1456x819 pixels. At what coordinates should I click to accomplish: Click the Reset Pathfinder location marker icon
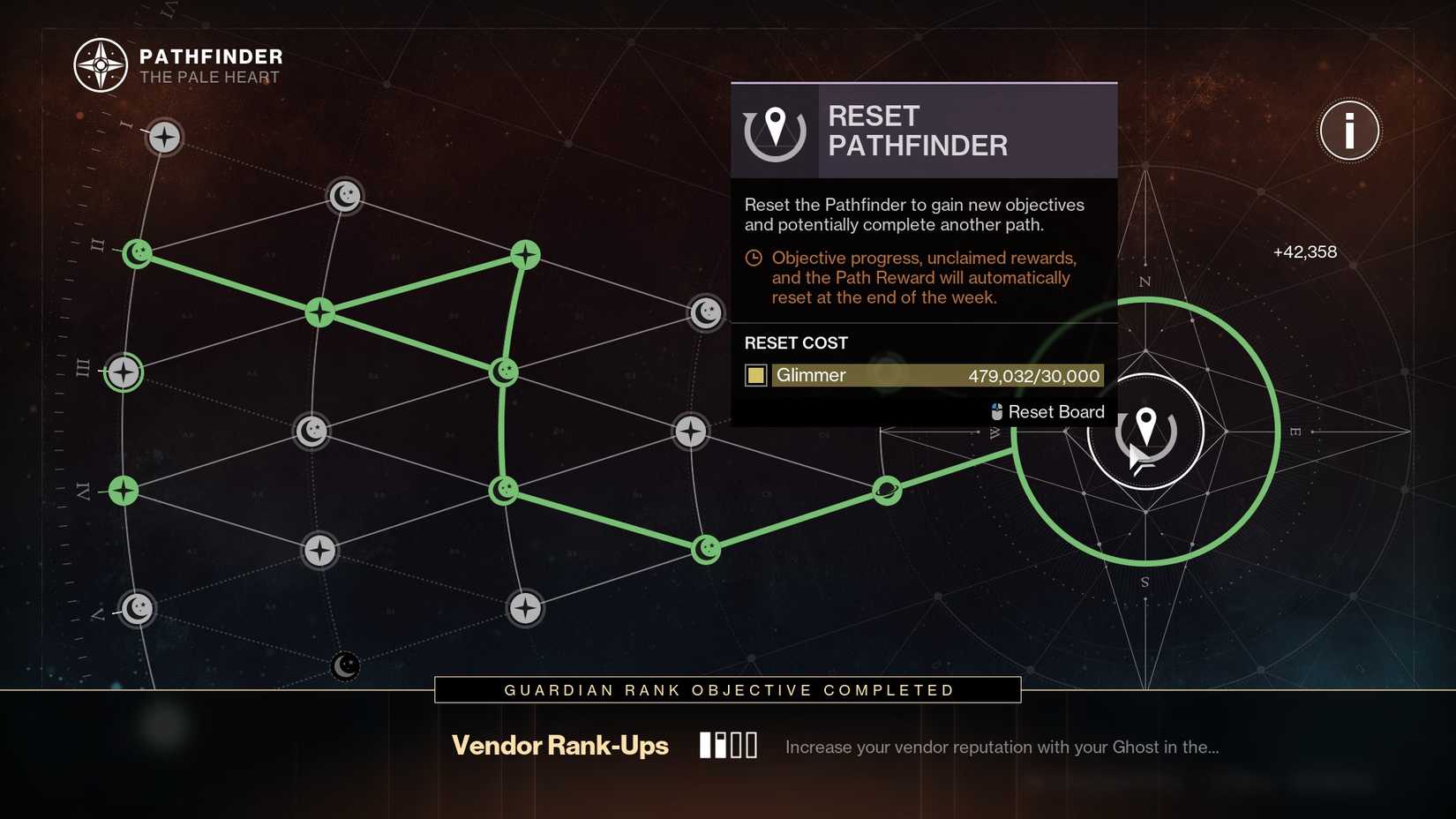pyautogui.click(x=775, y=131)
